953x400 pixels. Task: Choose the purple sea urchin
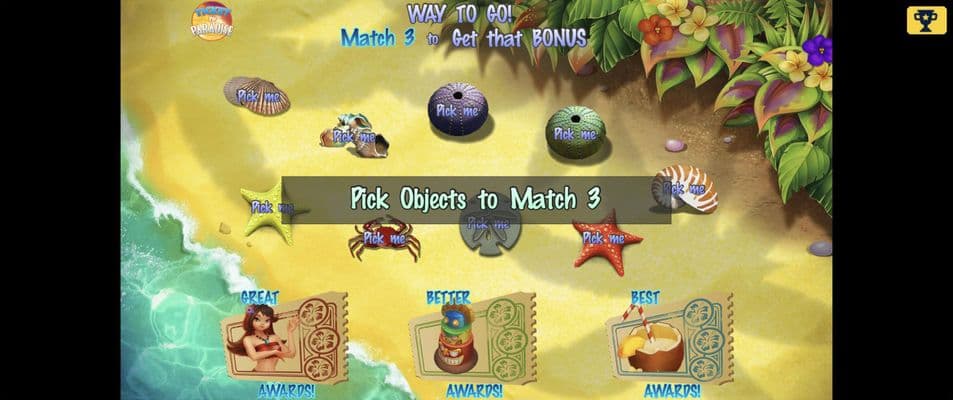pos(458,109)
